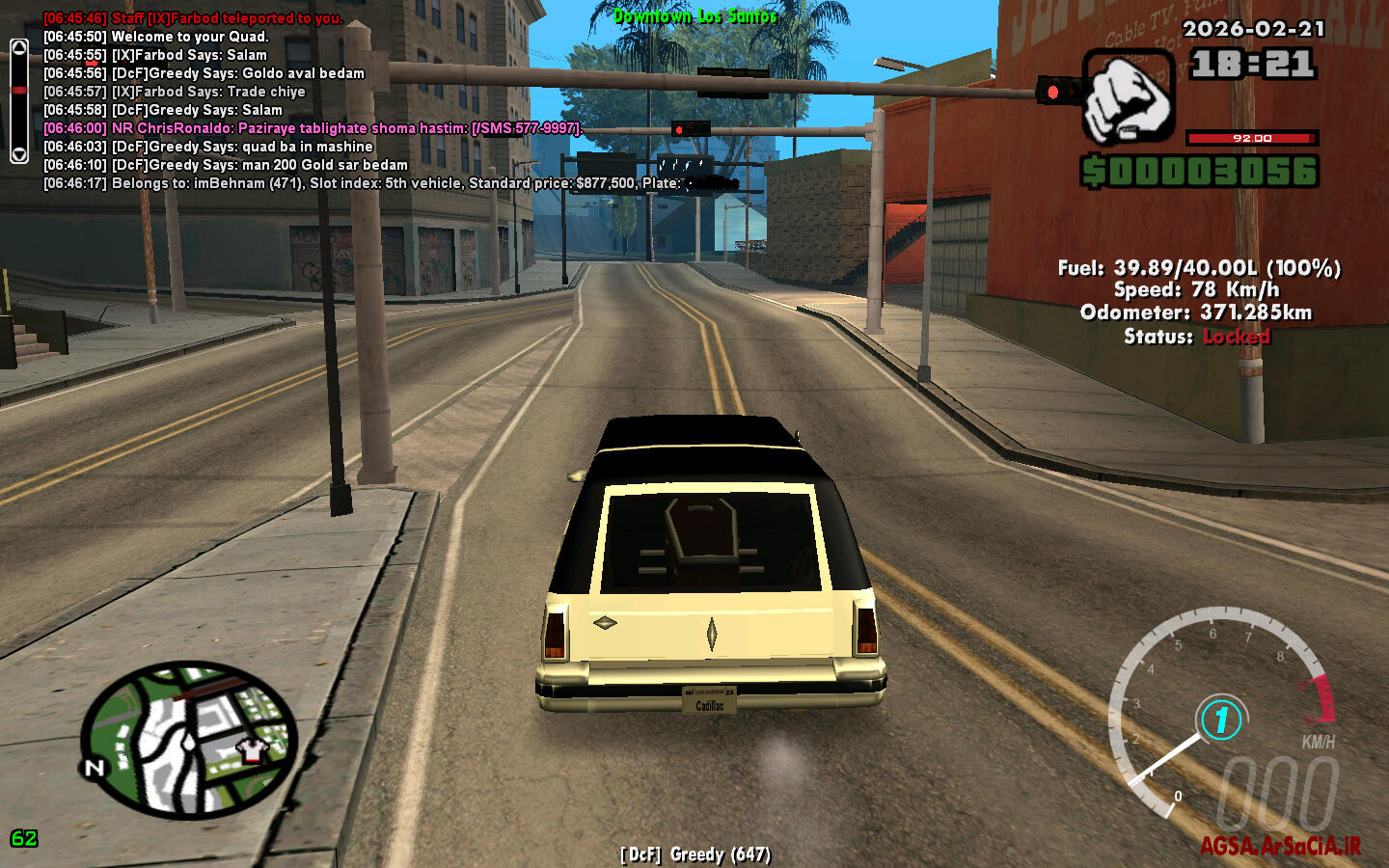Select the pink NR ChrisRonaldo advertisement message
The height and width of the screenshot is (868, 1389).
[x=313, y=128]
